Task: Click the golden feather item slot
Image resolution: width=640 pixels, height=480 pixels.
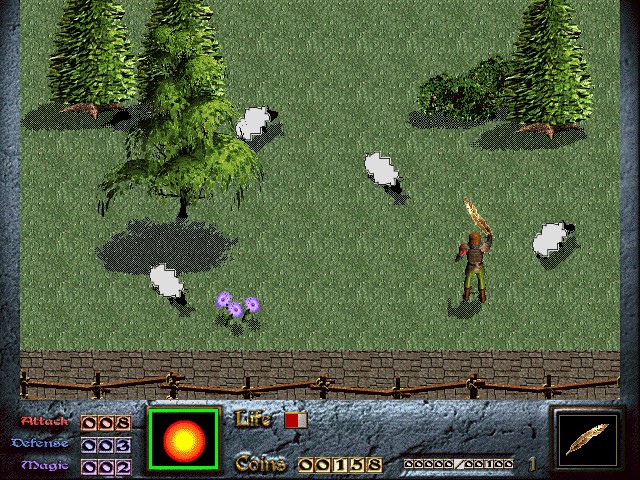Action: 587,439
